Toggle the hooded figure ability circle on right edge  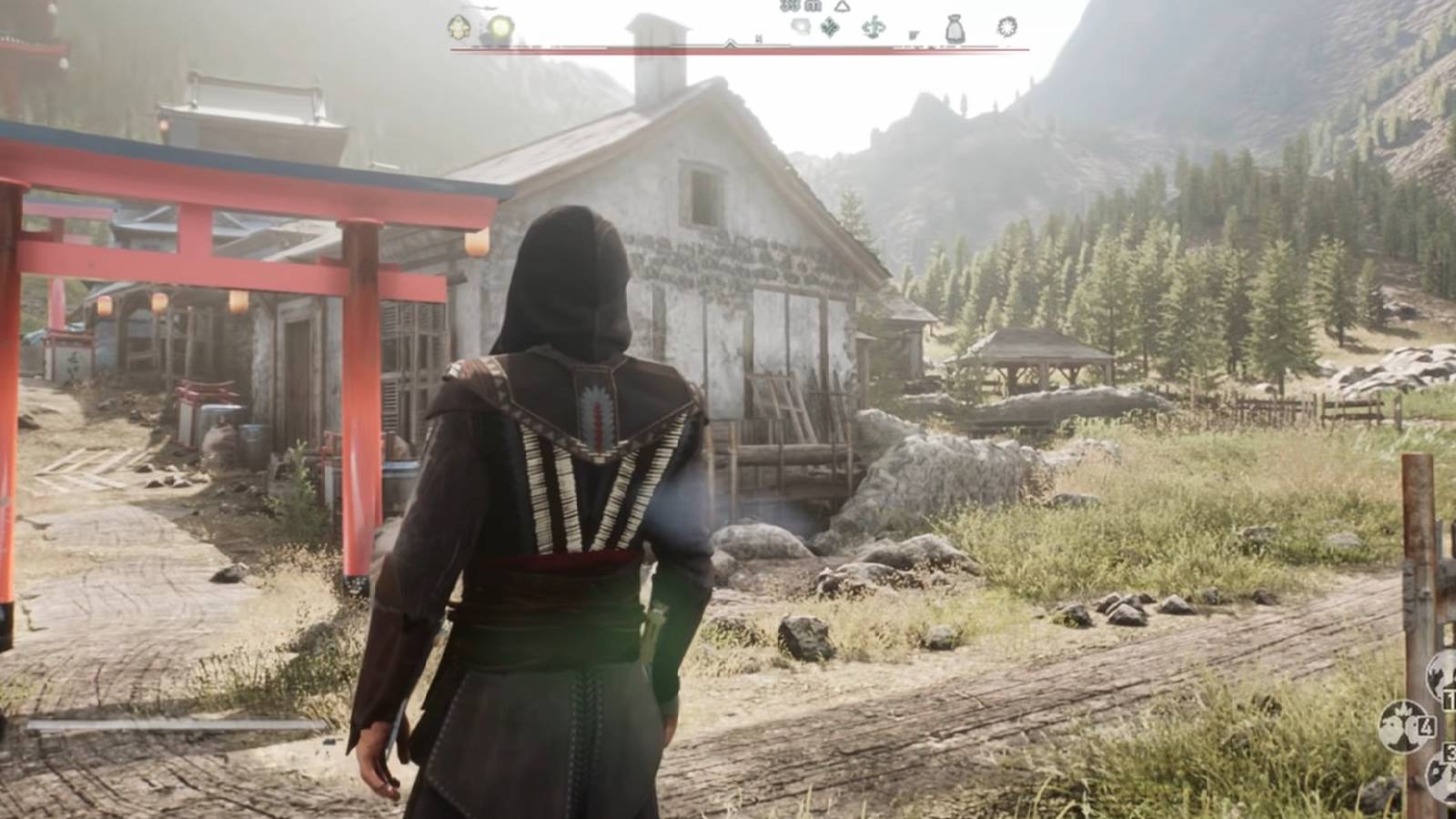[1441, 676]
